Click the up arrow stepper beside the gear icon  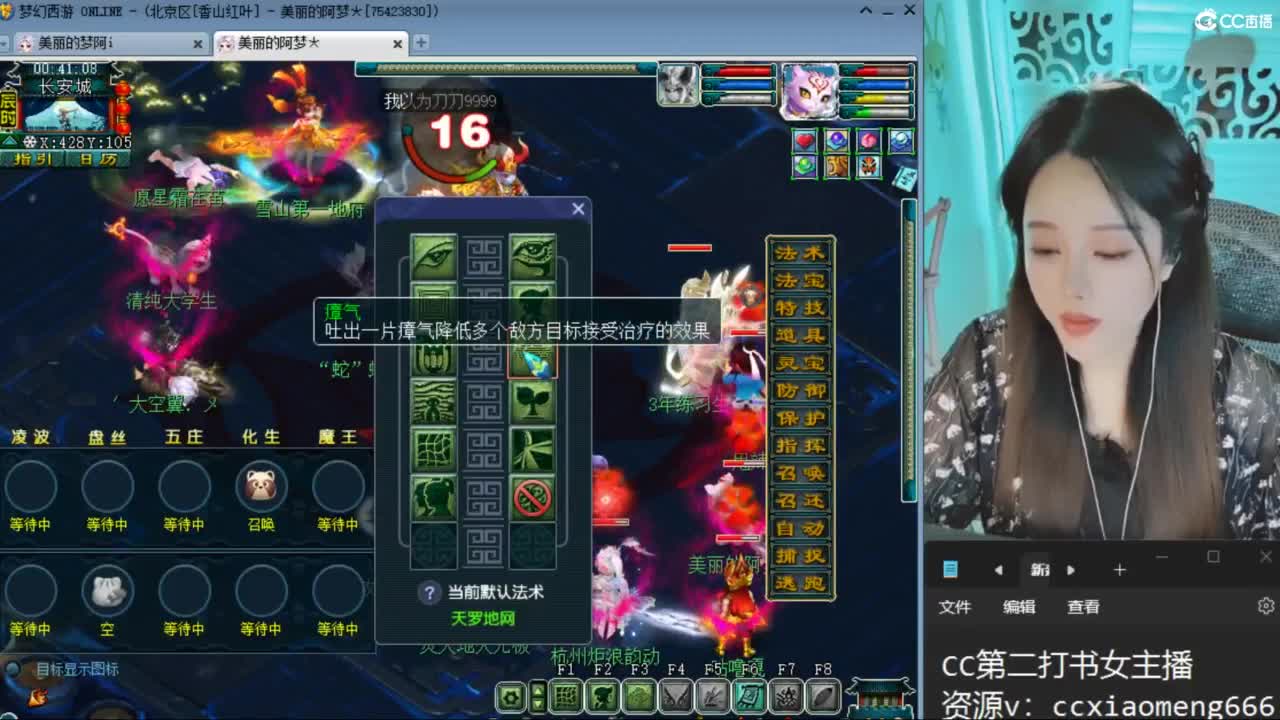pyautogui.click(x=539, y=689)
